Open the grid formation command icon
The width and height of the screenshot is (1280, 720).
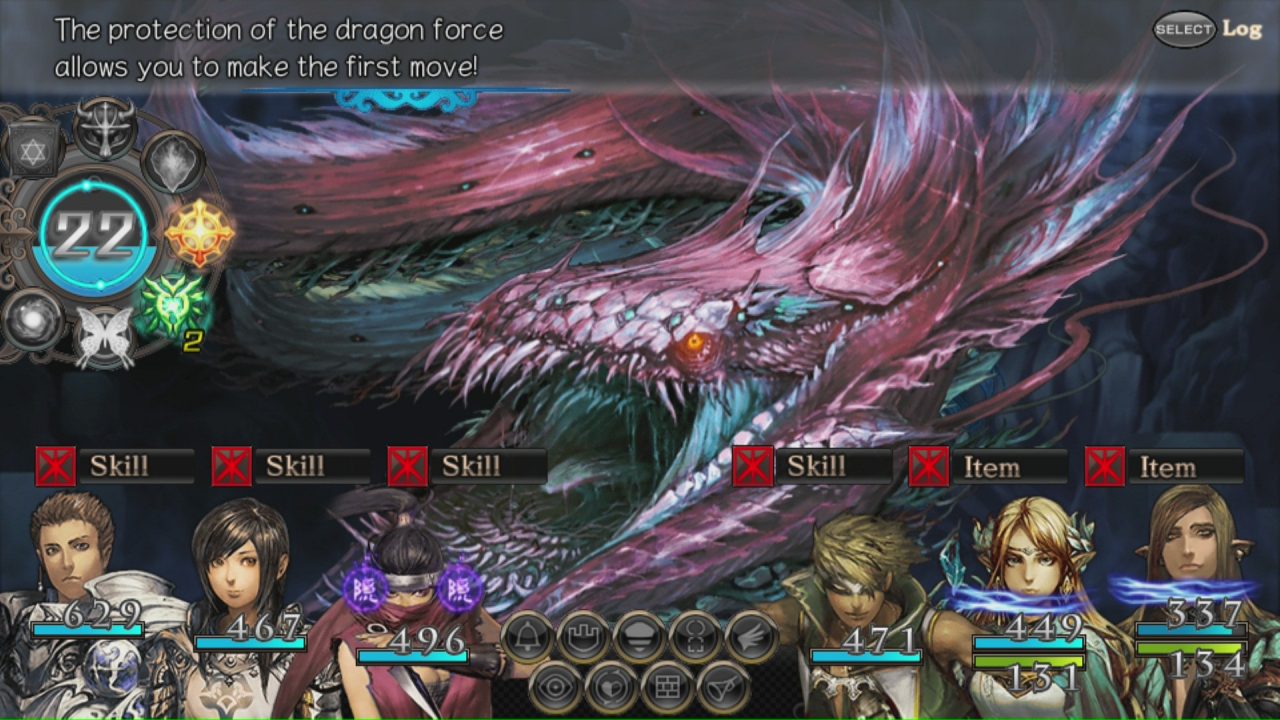point(666,686)
